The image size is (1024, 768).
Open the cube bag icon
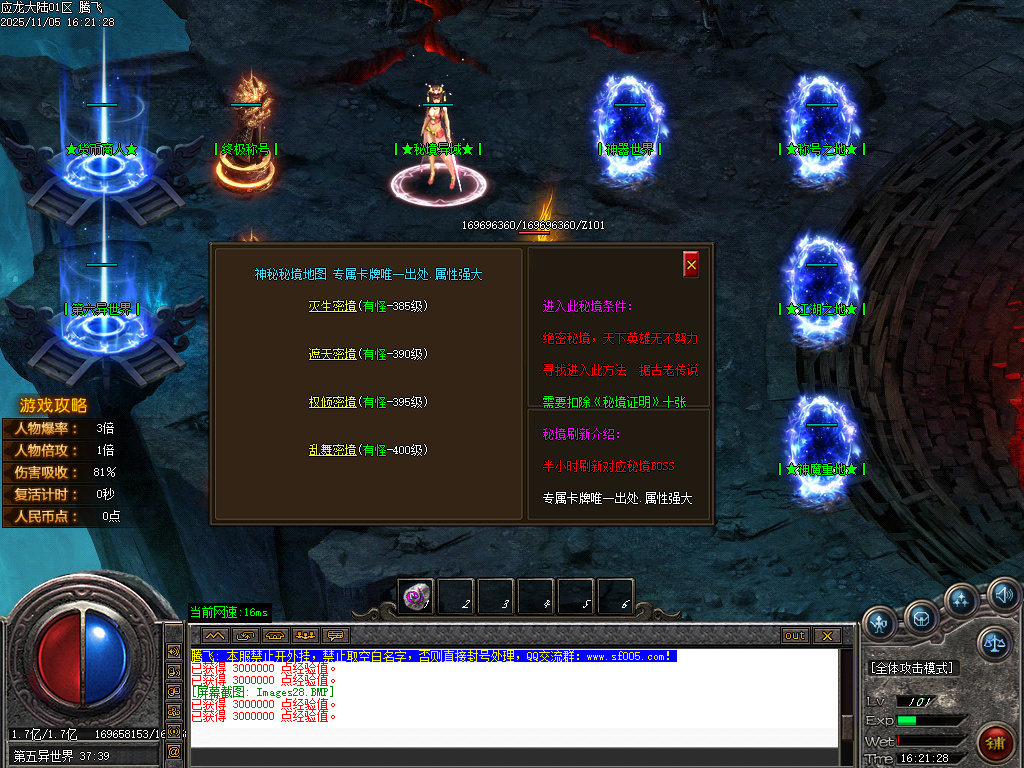[x=921, y=618]
